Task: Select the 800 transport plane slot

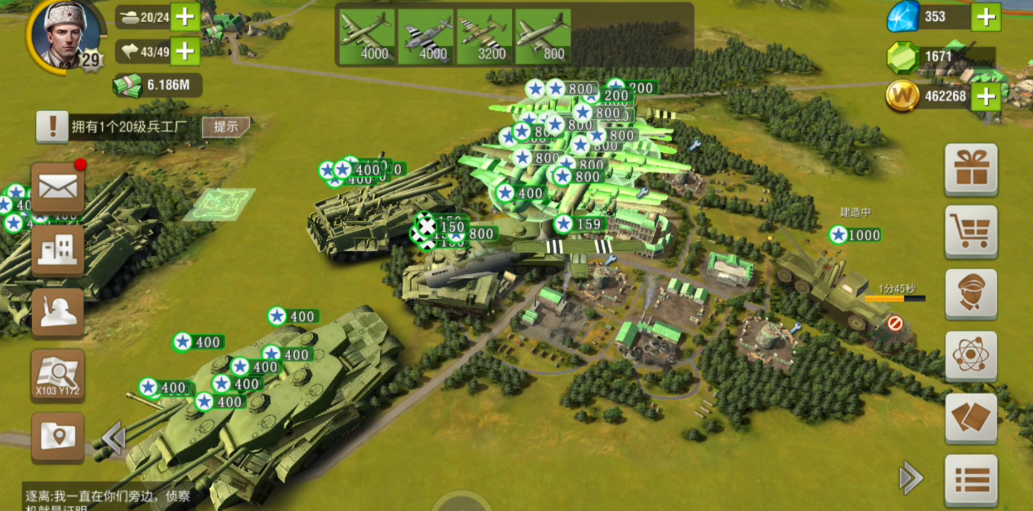Action: click(543, 37)
